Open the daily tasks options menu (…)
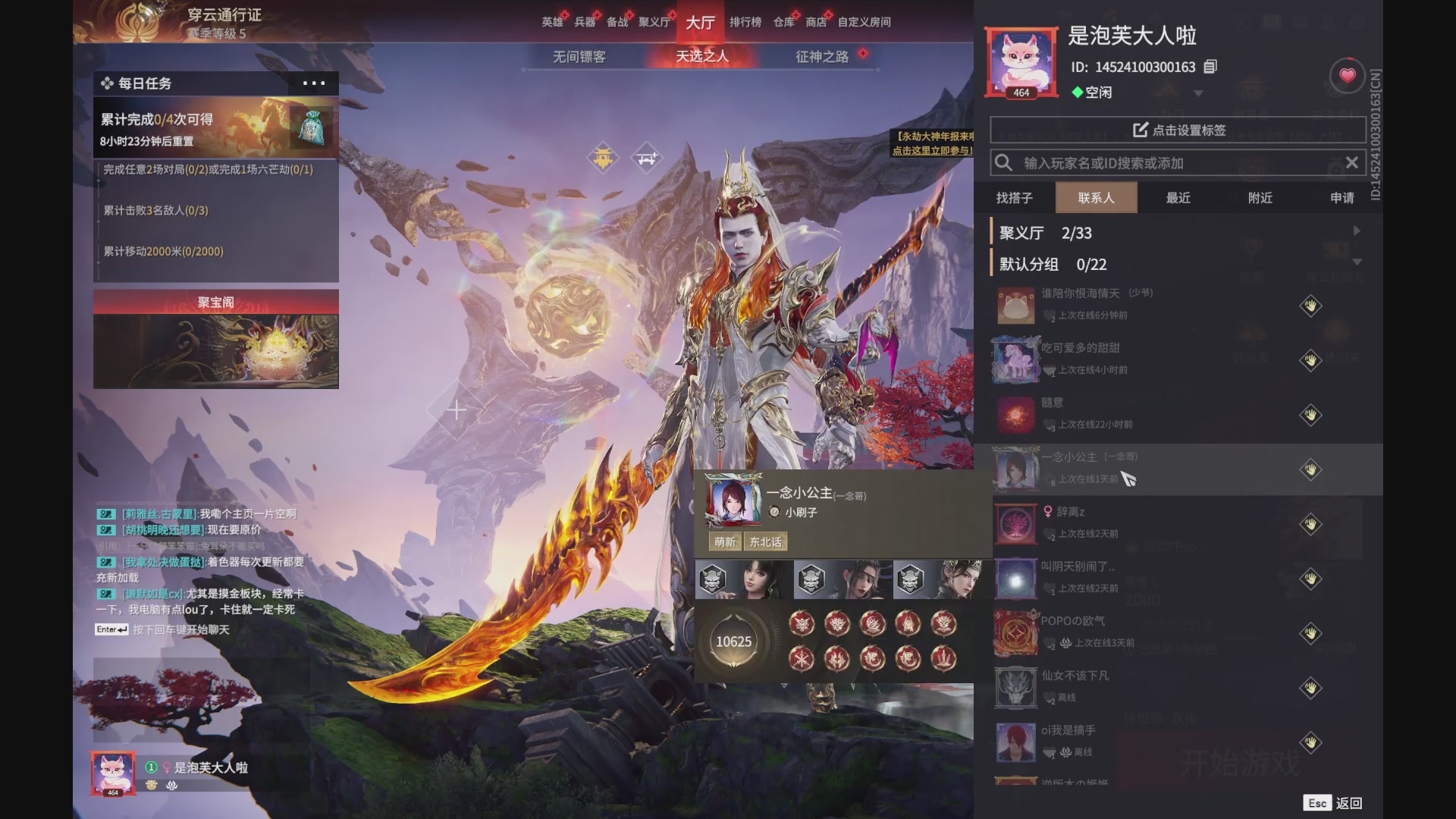 click(313, 83)
